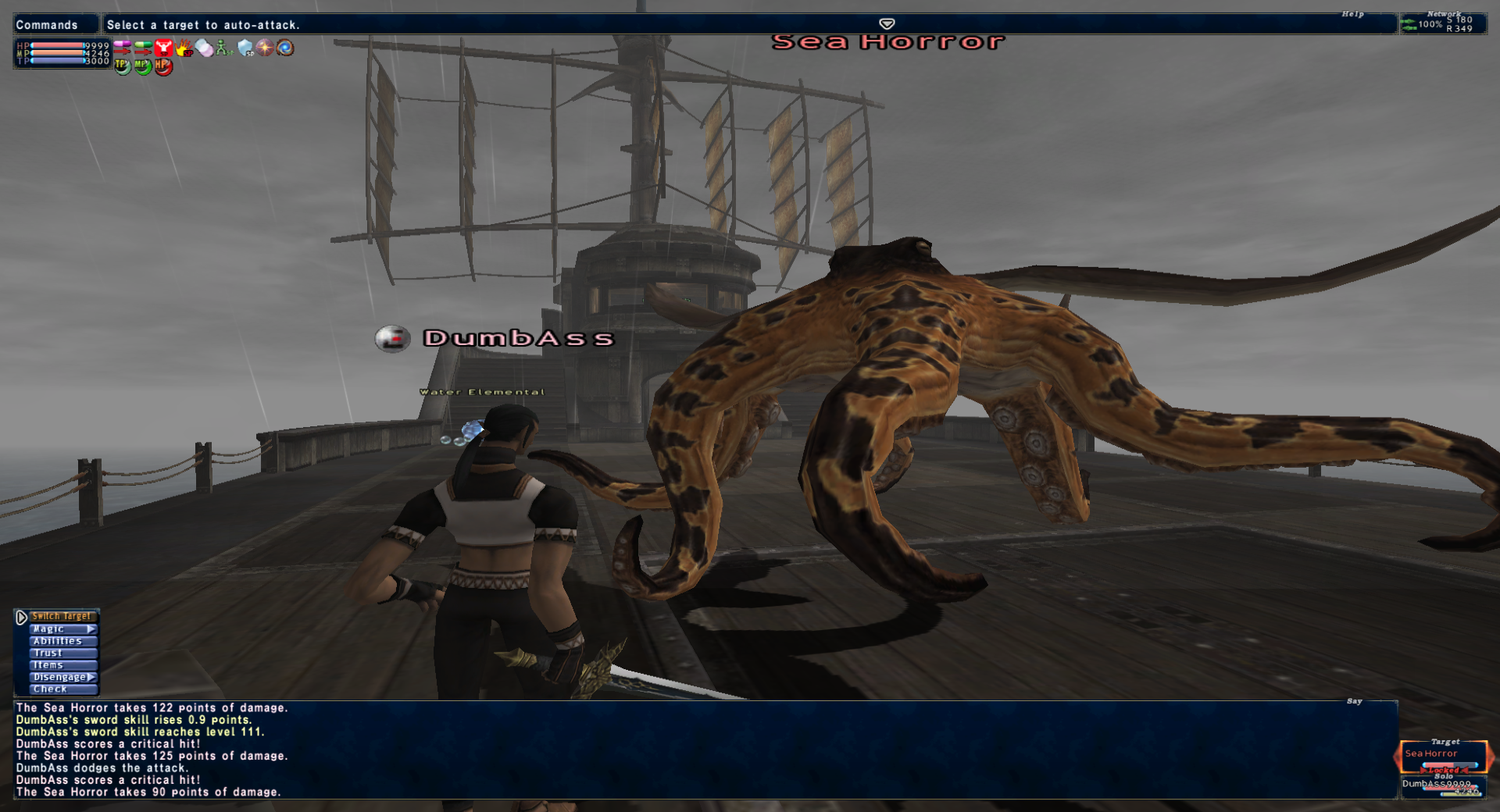Click the red HP regen status icon
Image resolution: width=1500 pixels, height=812 pixels.
pos(163,66)
